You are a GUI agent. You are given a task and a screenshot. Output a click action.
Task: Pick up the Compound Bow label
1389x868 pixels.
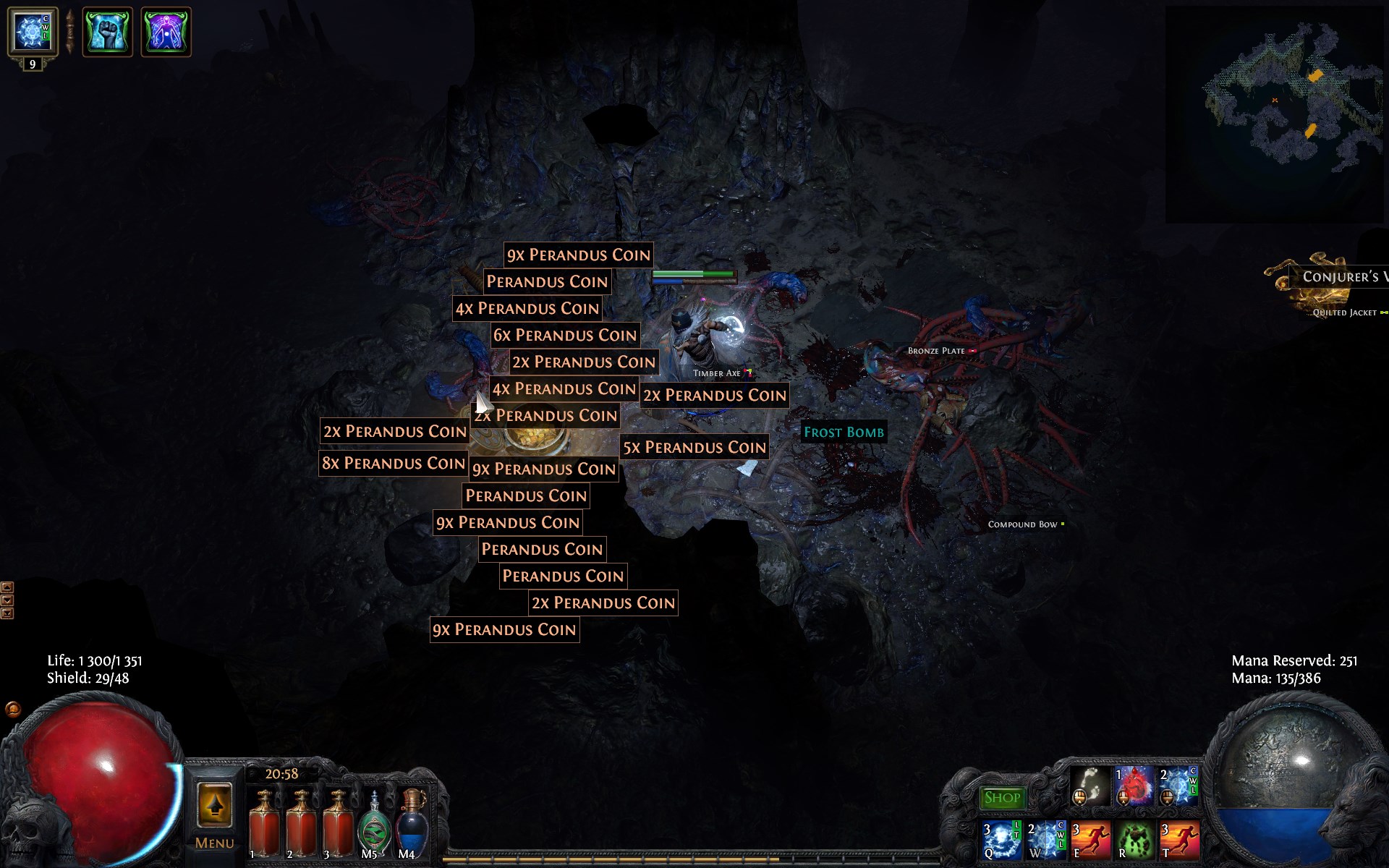1022,524
